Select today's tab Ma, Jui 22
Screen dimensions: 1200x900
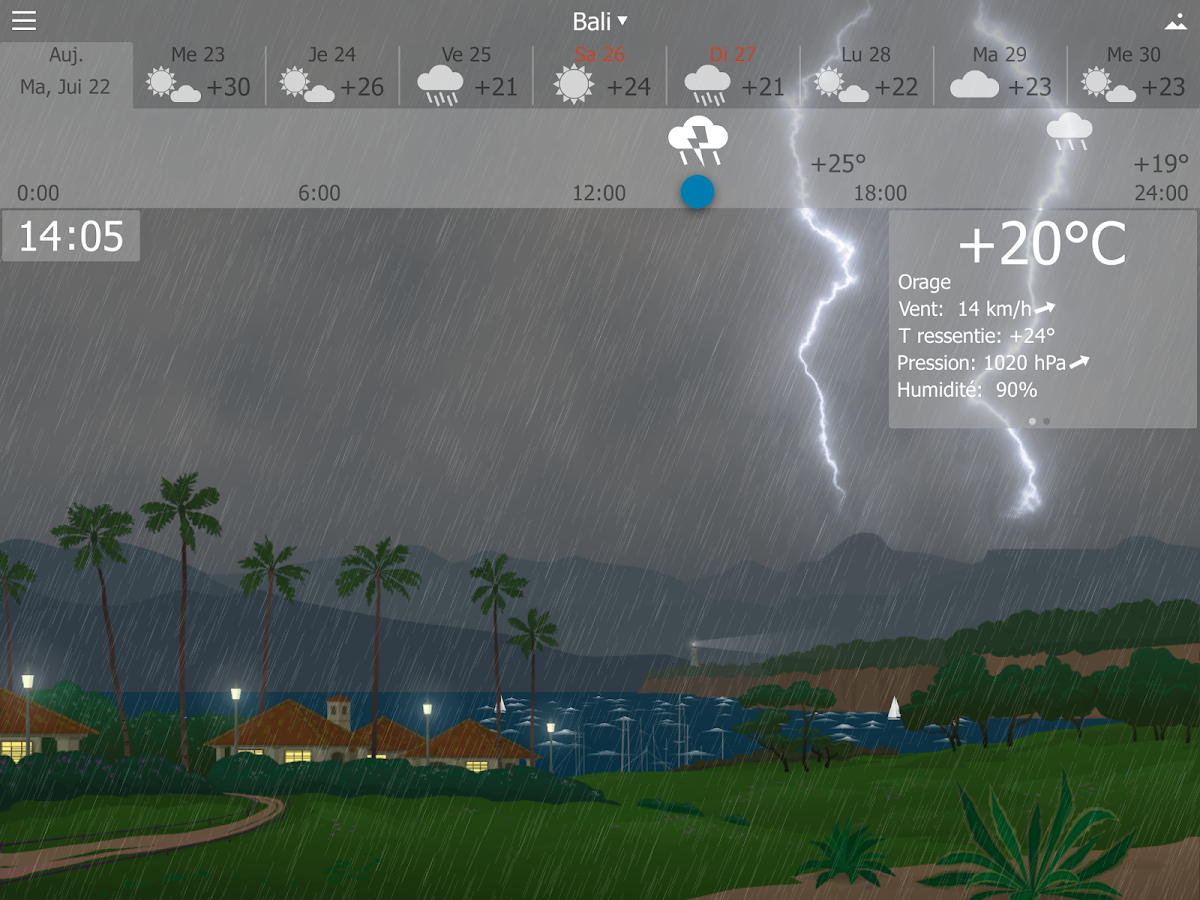66,74
